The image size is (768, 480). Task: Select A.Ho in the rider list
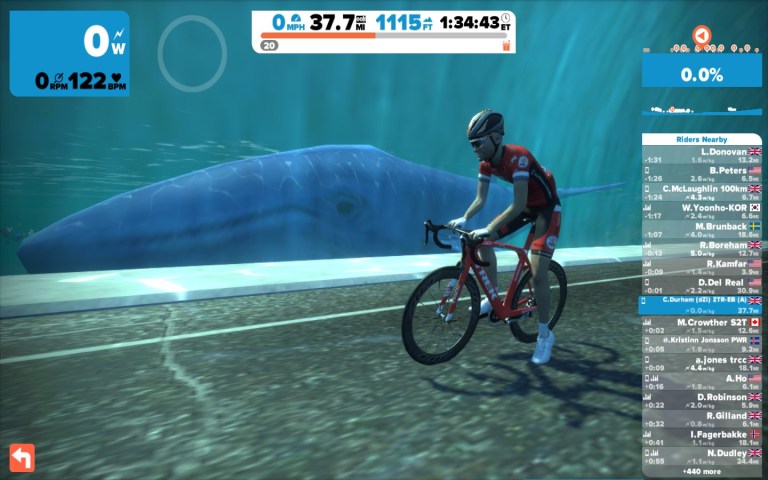[701, 382]
